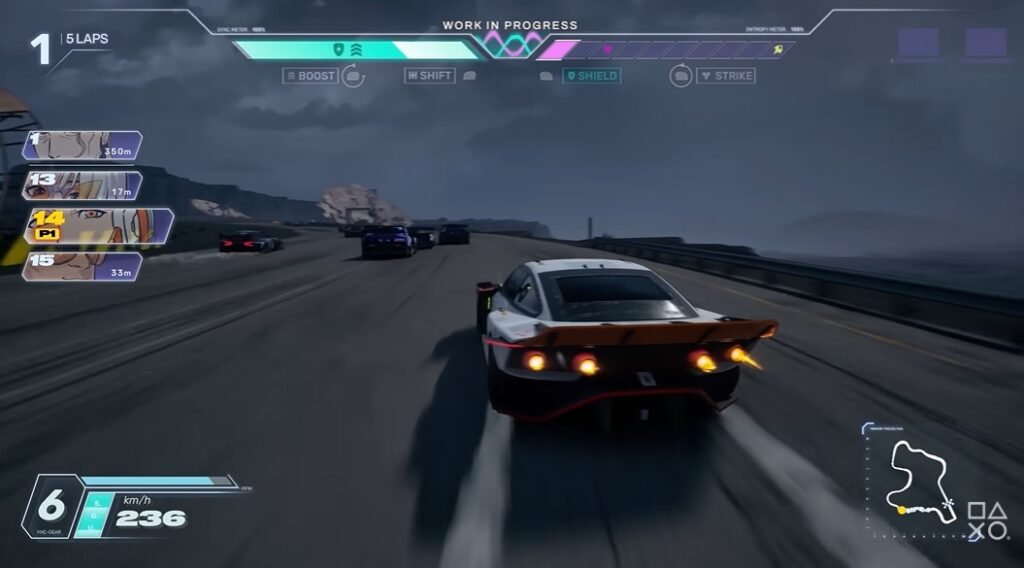Trigger the STRIKE ability
1024x568 pixels.
(x=726, y=76)
